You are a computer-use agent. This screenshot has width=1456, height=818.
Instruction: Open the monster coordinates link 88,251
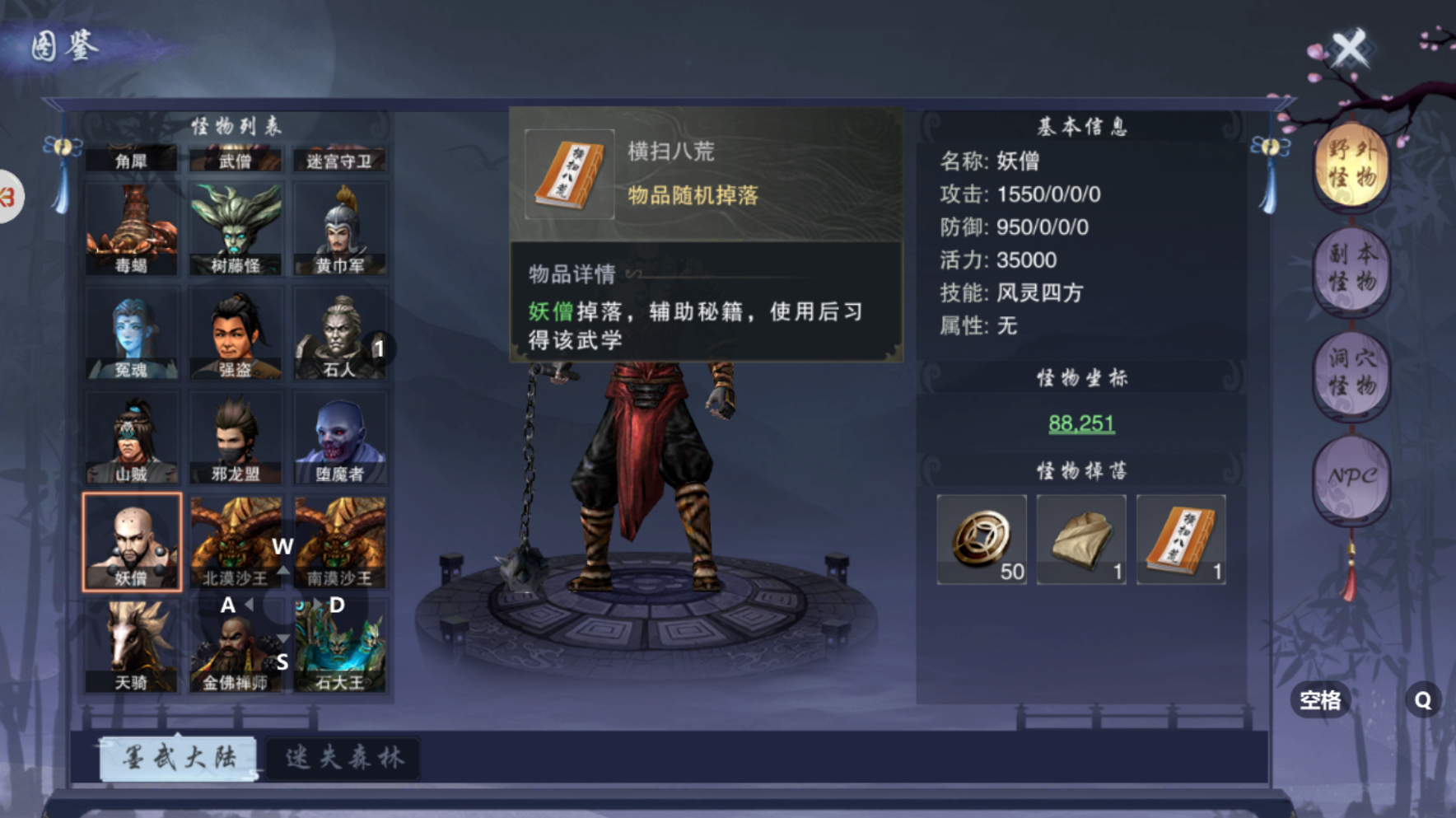[1082, 423]
